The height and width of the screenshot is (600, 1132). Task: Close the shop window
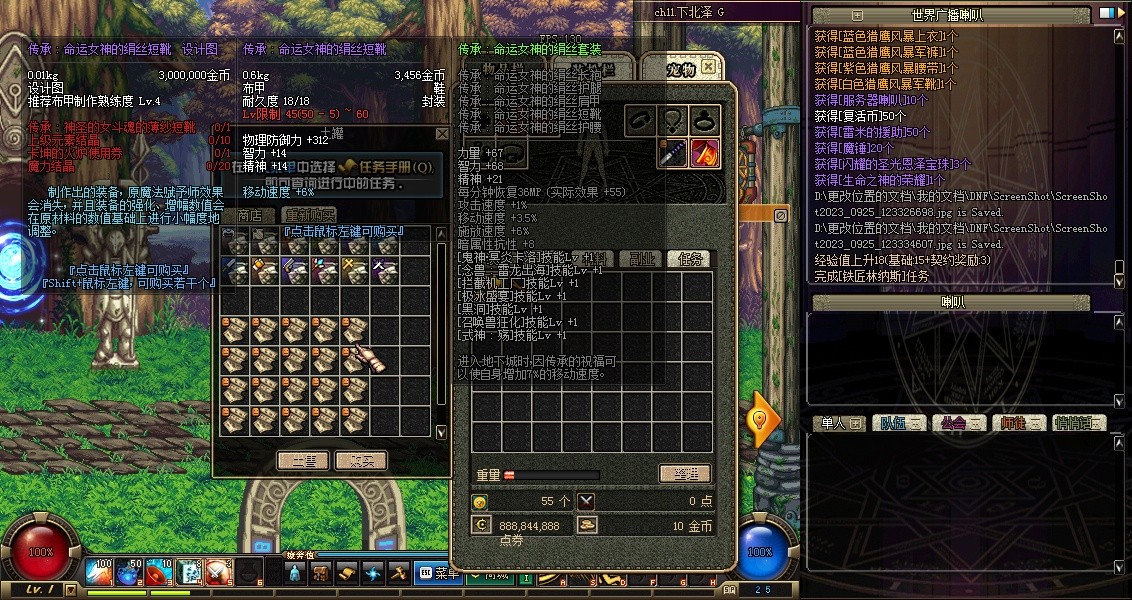[442, 133]
